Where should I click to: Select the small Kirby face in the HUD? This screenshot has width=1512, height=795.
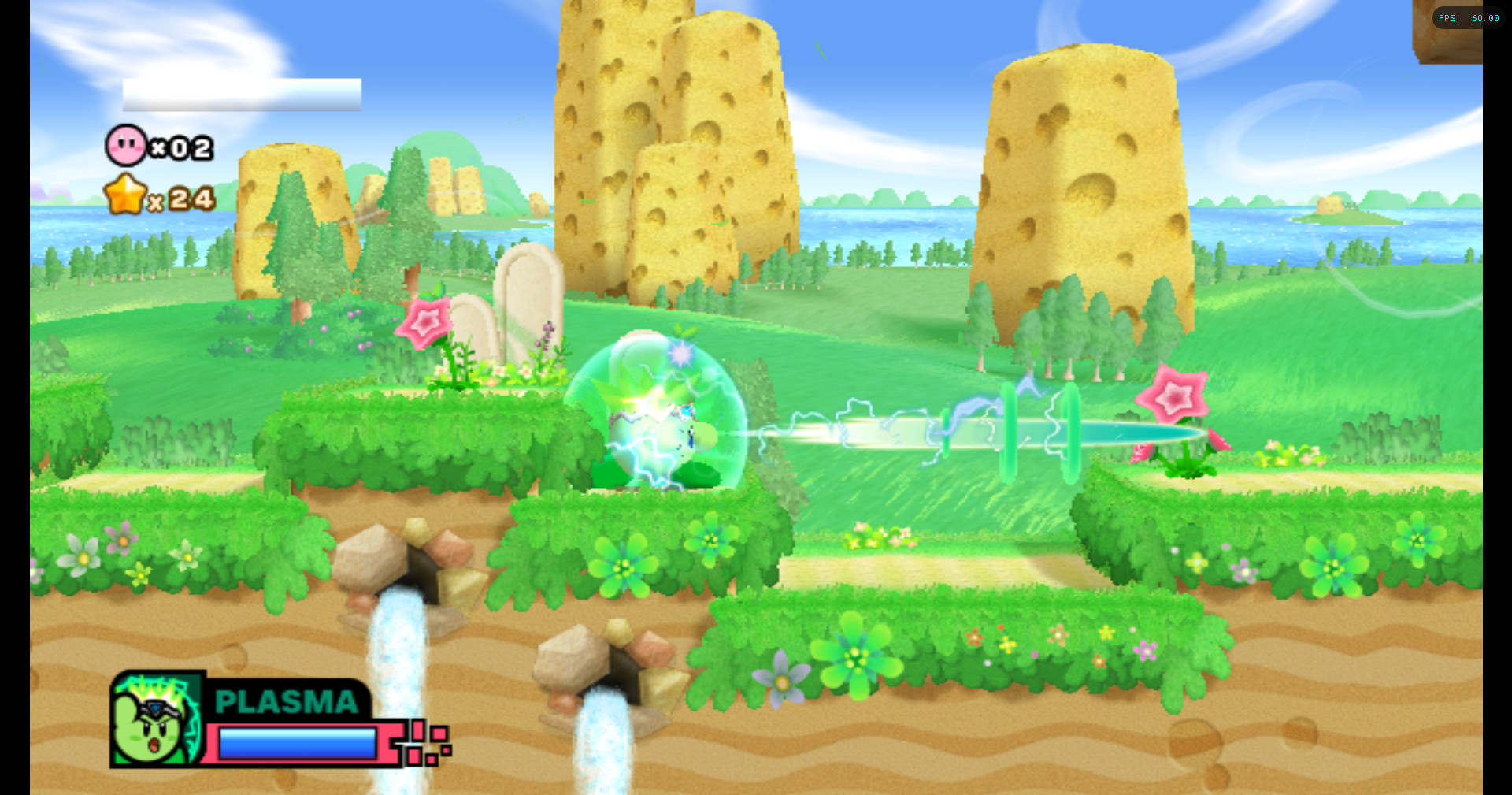click(126, 146)
